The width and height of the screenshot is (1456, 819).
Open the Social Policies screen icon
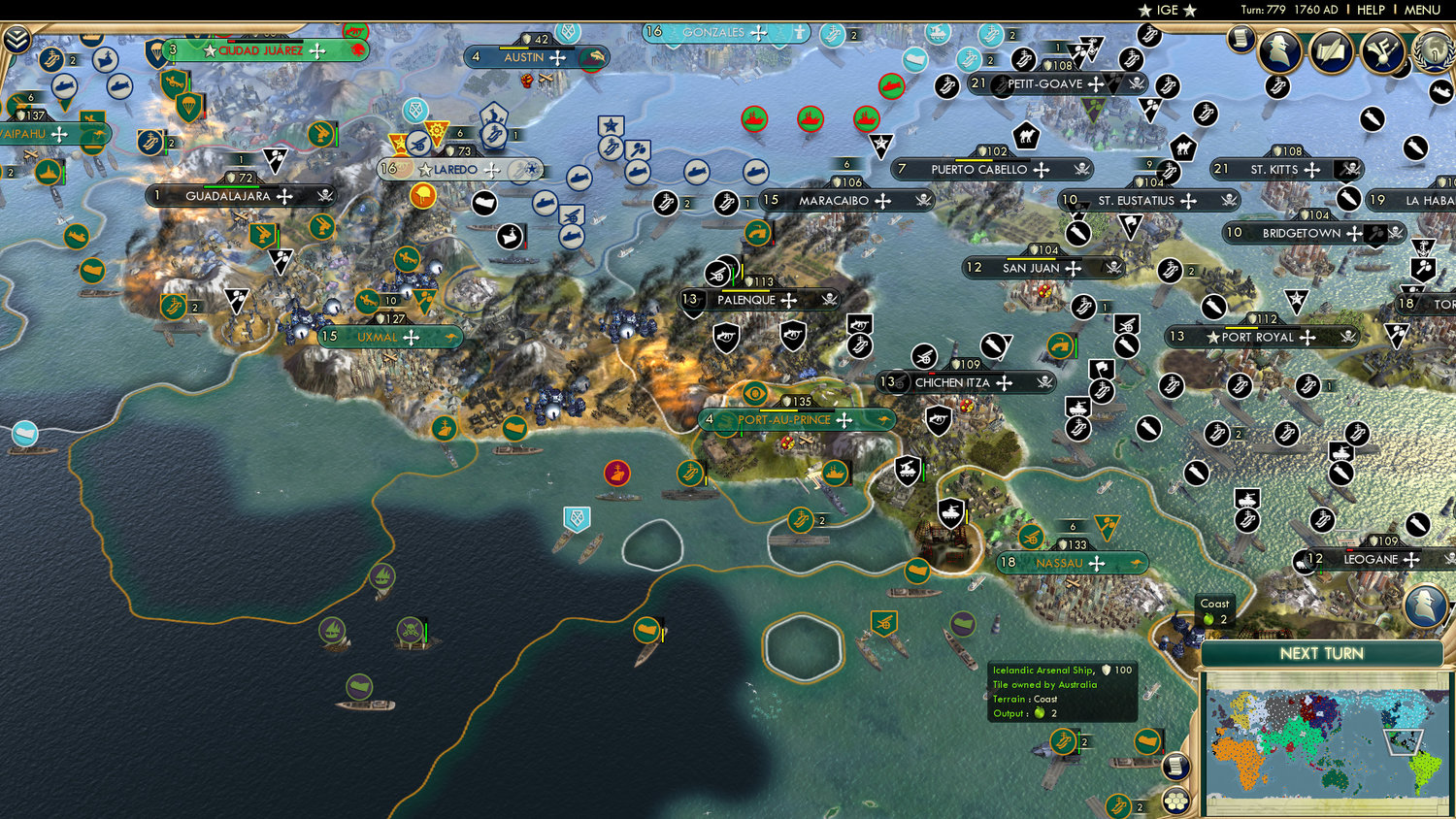[x=1383, y=50]
